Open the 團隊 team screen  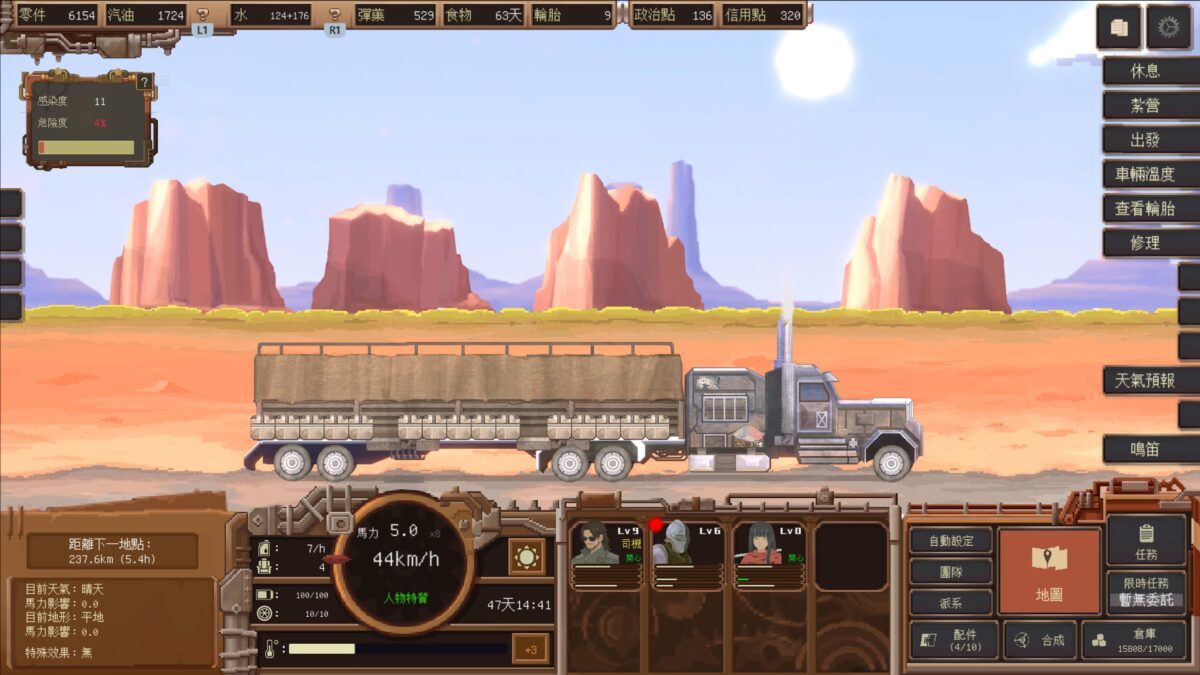951,571
